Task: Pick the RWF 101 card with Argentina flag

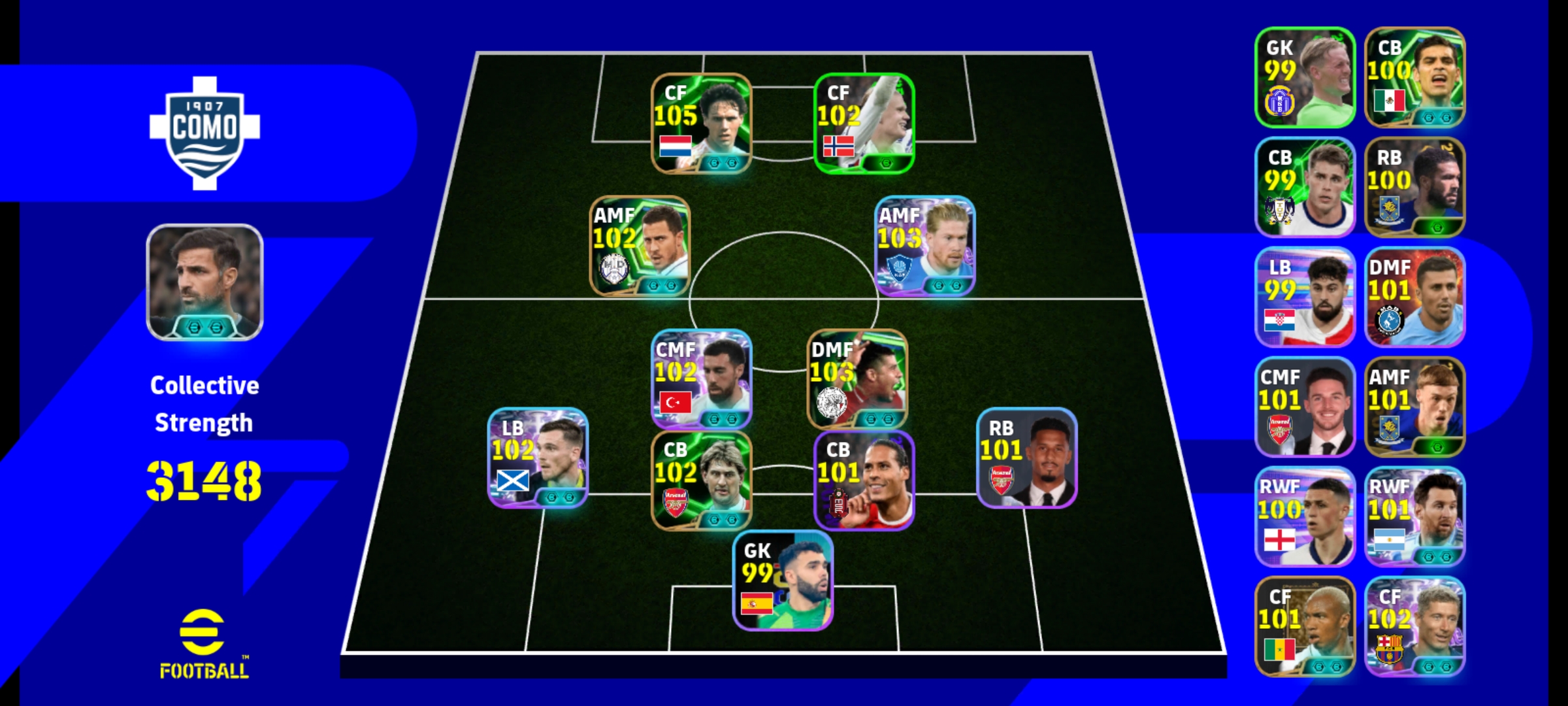Action: [x=1414, y=516]
